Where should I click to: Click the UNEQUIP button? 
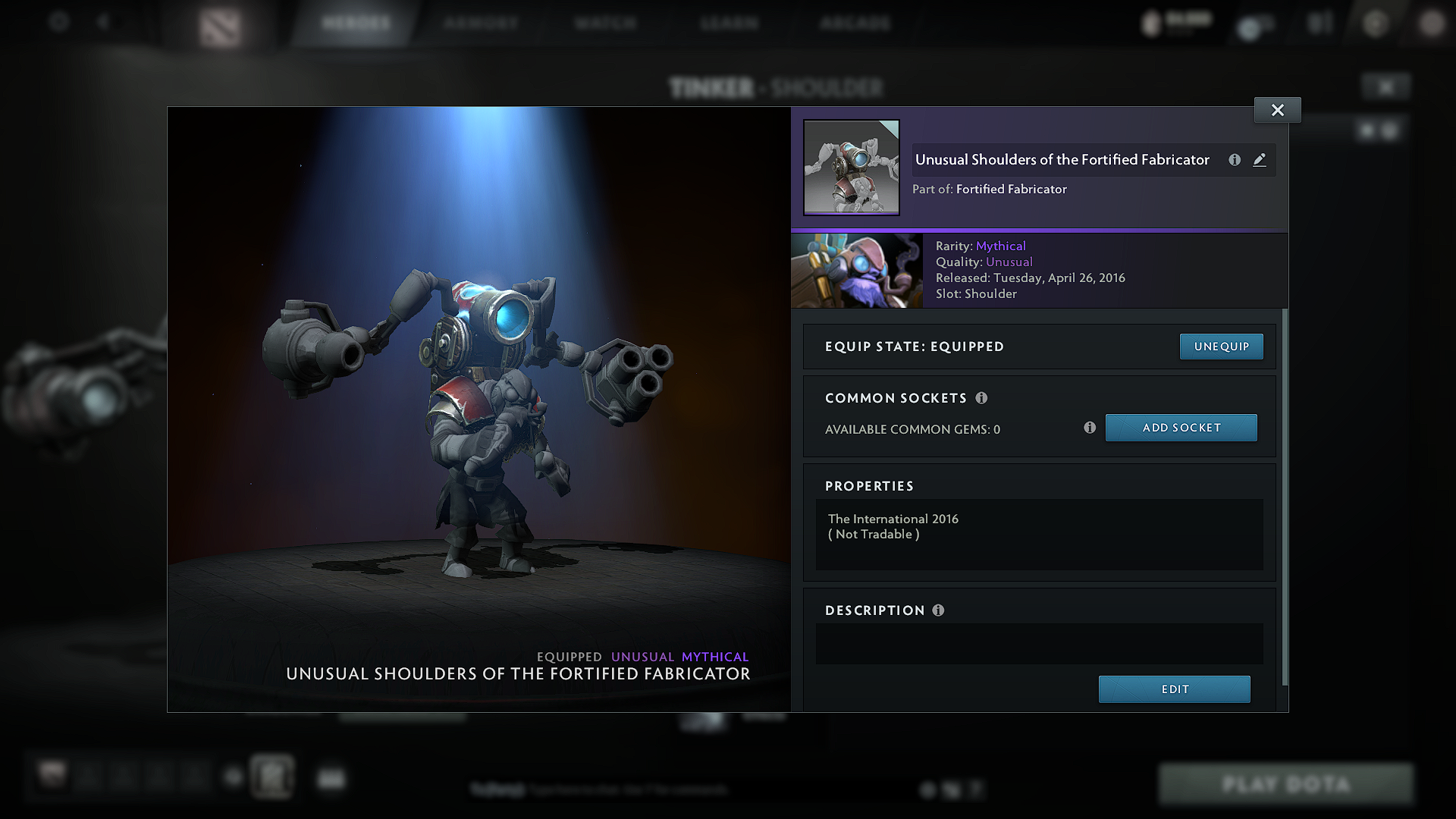[1221, 346]
